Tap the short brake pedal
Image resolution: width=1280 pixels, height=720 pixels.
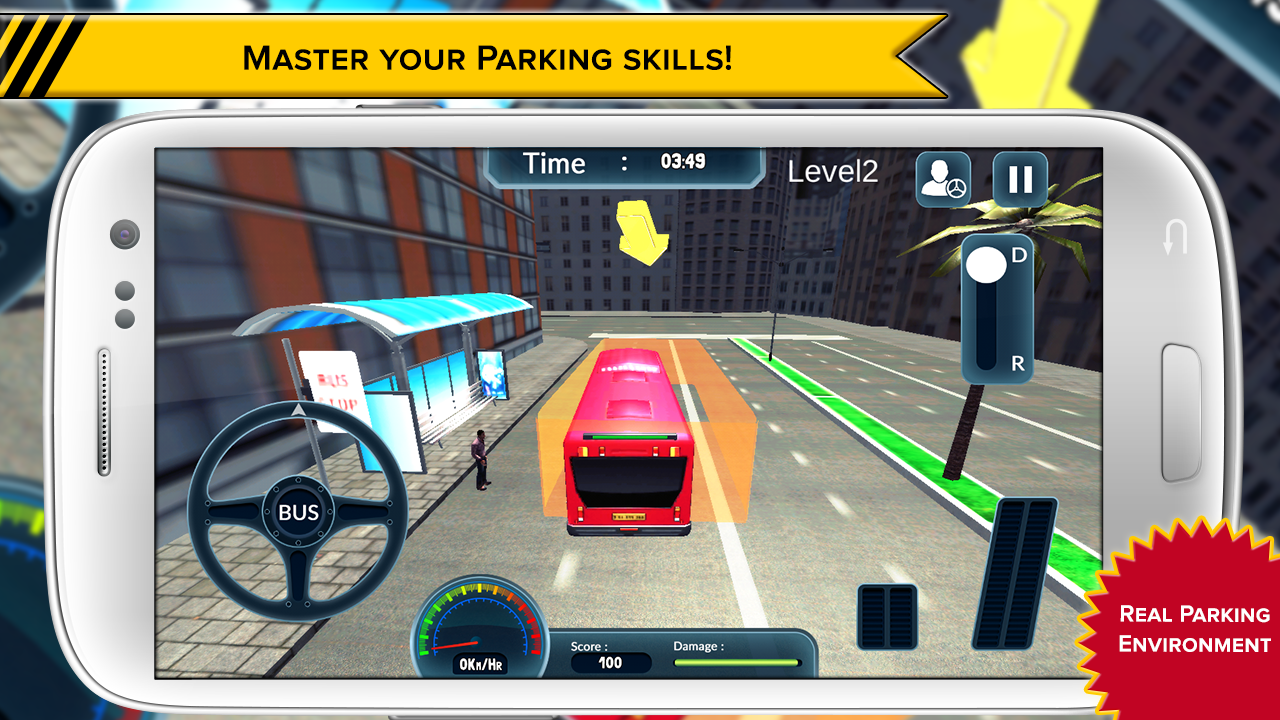887,616
